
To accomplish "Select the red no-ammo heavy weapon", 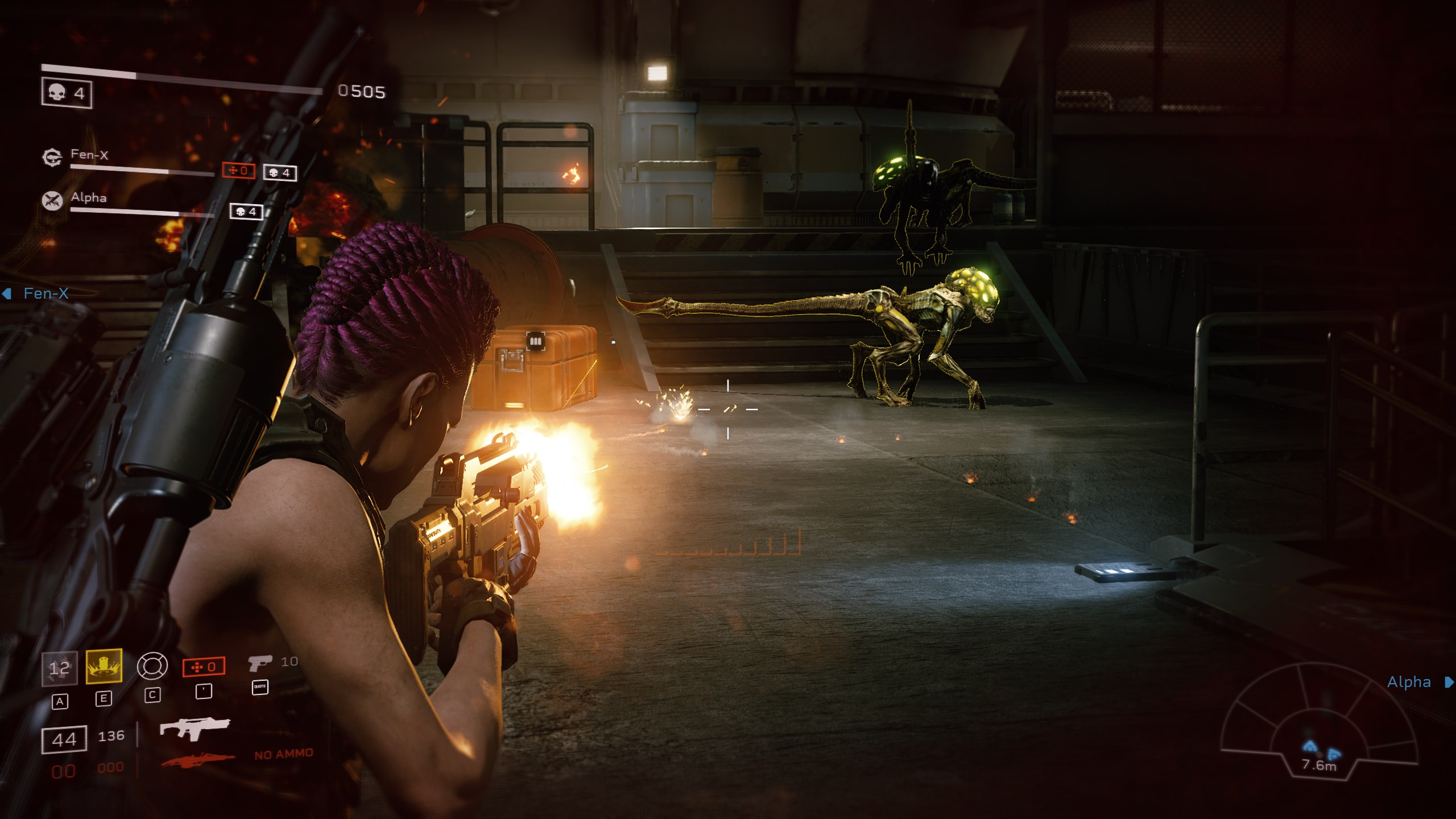I will tap(198, 759).
